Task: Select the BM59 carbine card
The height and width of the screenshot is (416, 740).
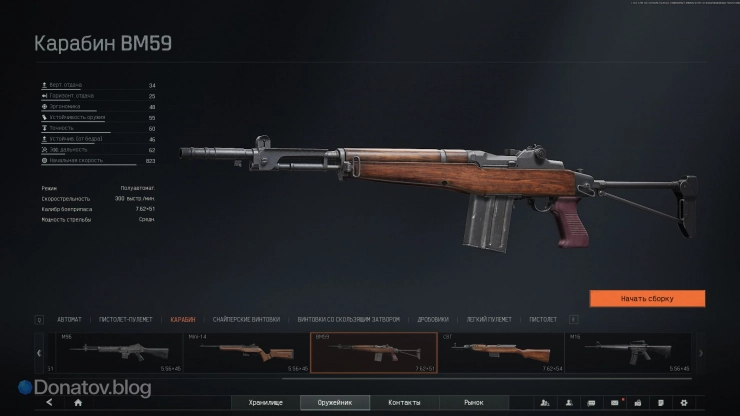Action: tap(374, 353)
